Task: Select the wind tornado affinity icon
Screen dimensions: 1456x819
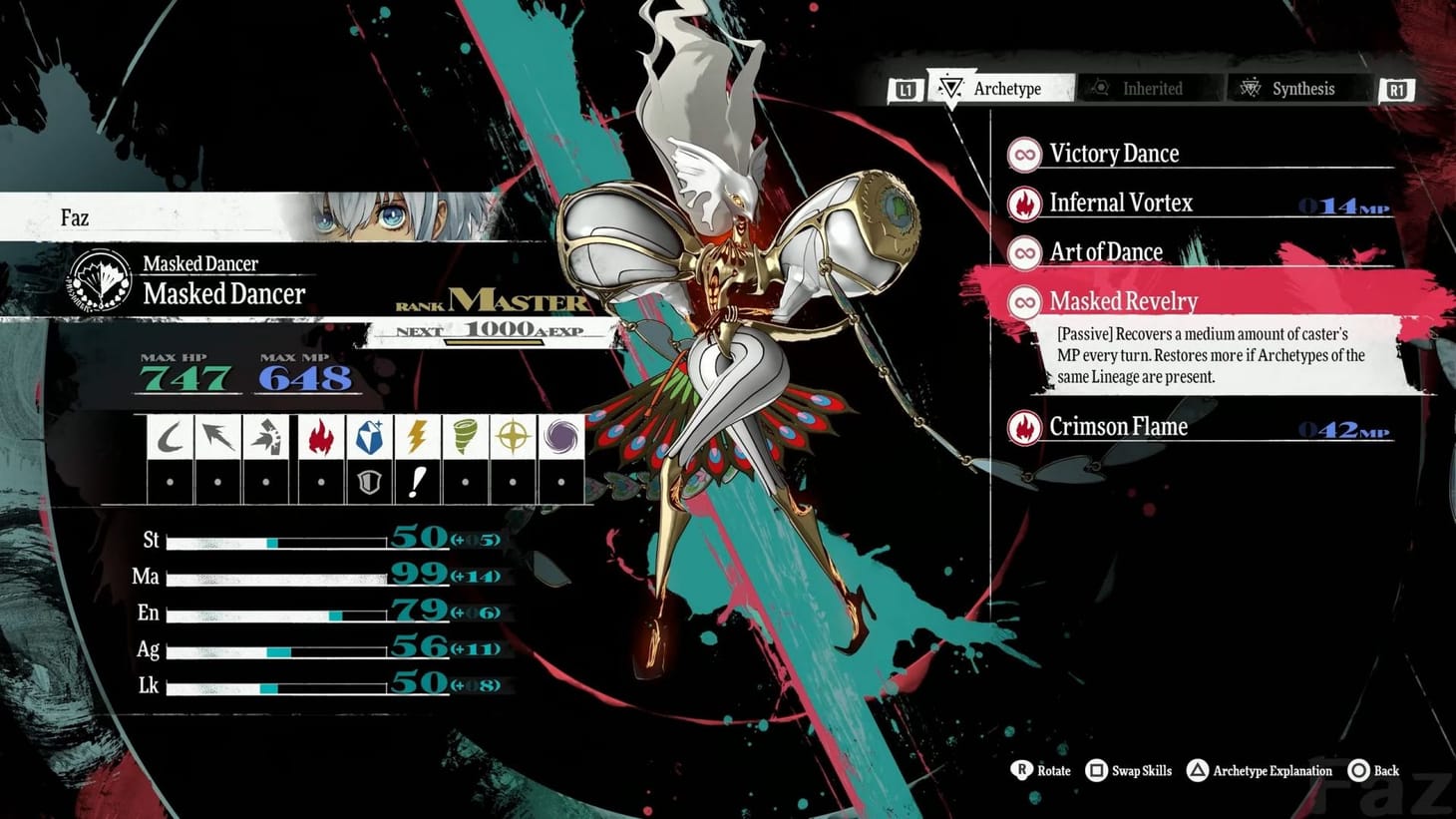Action: (465, 437)
